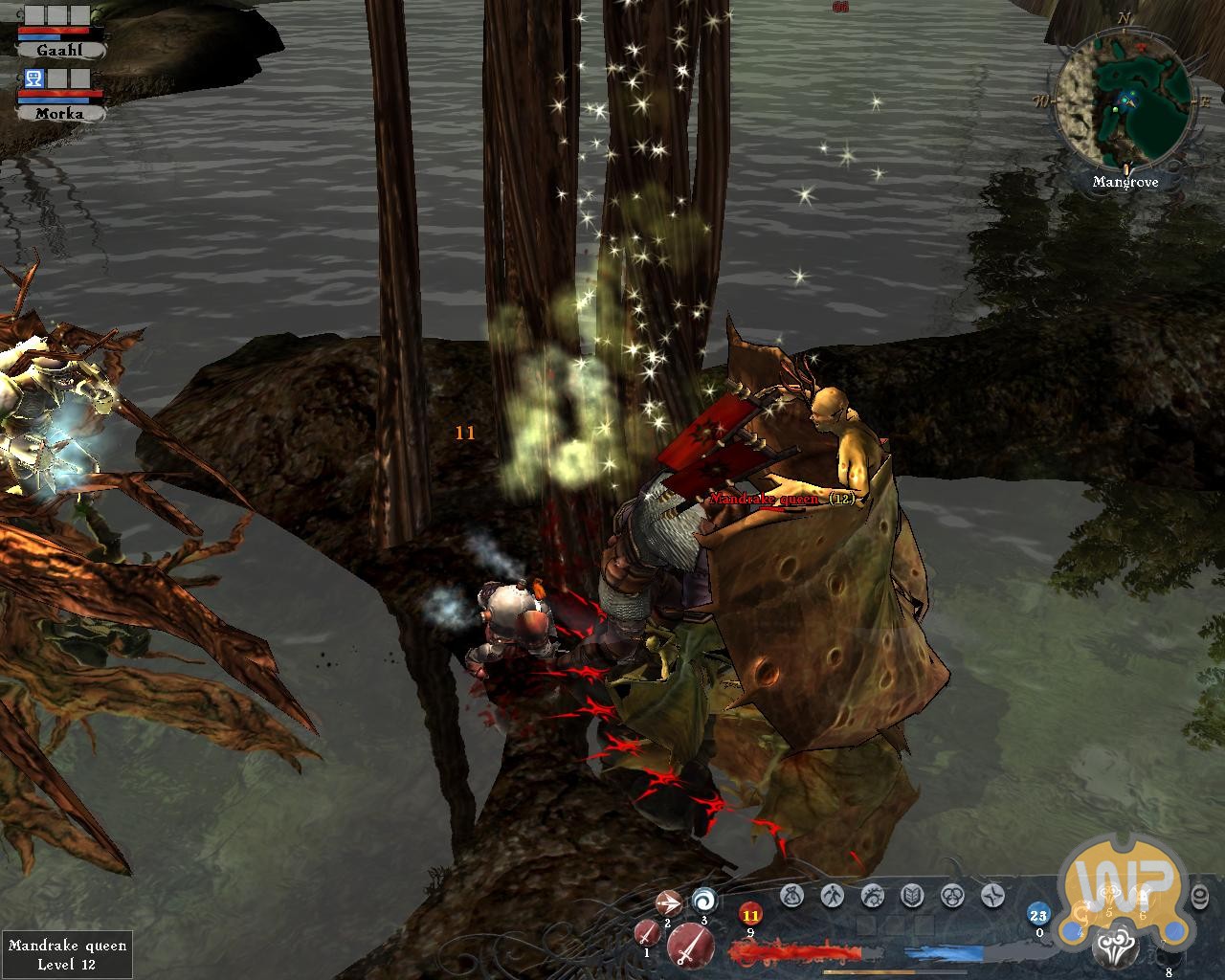Select party member Morka's nameplate
The image size is (1225, 980).
59,113
